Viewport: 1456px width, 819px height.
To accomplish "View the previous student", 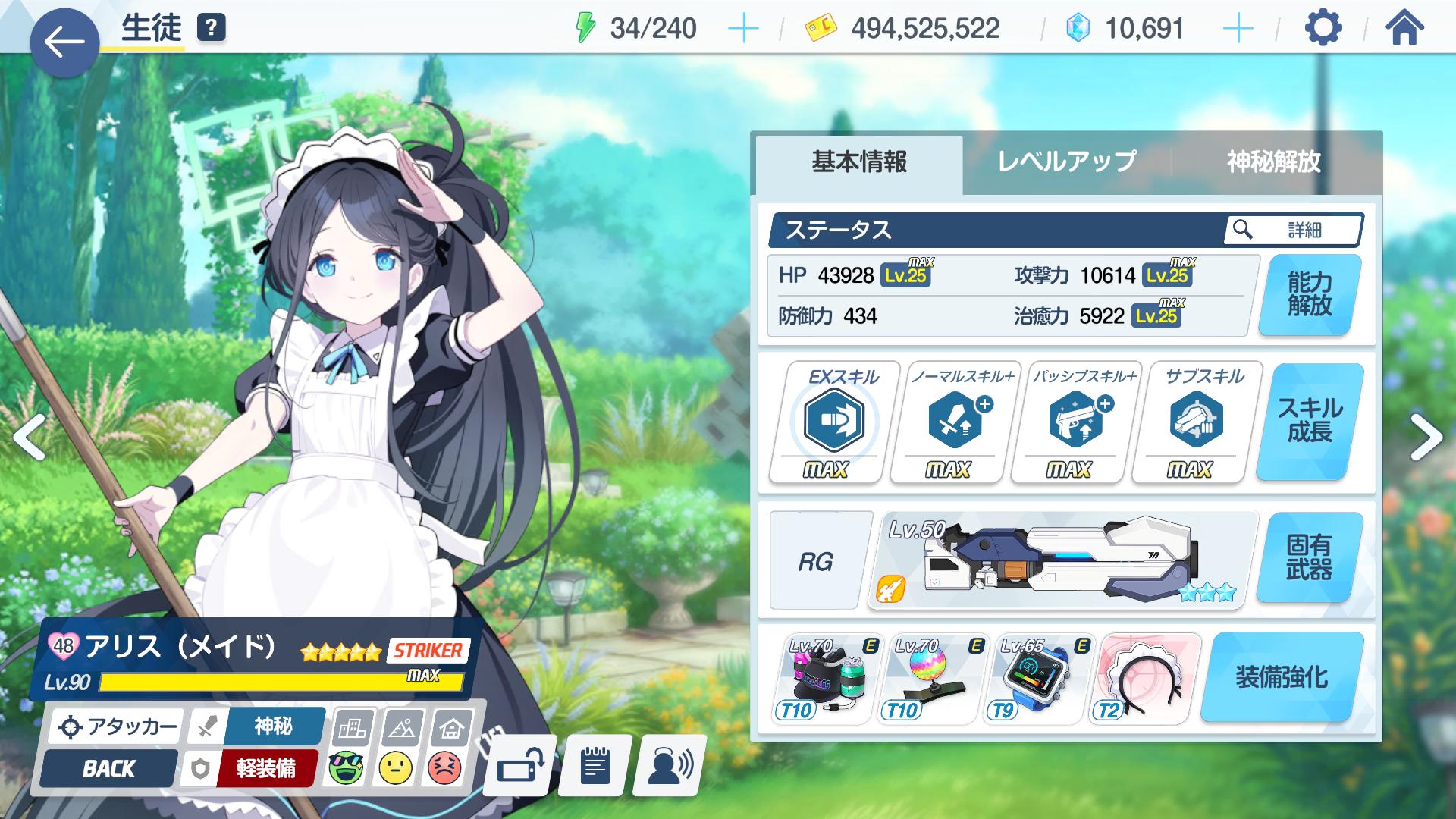I will 29,438.
